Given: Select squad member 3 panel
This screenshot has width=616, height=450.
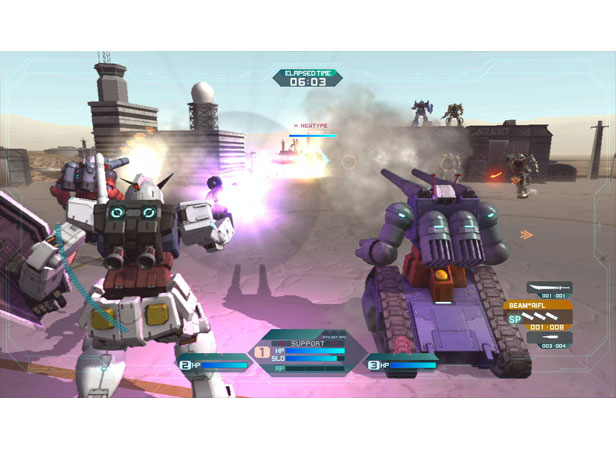Looking at the screenshot, I should click(401, 365).
